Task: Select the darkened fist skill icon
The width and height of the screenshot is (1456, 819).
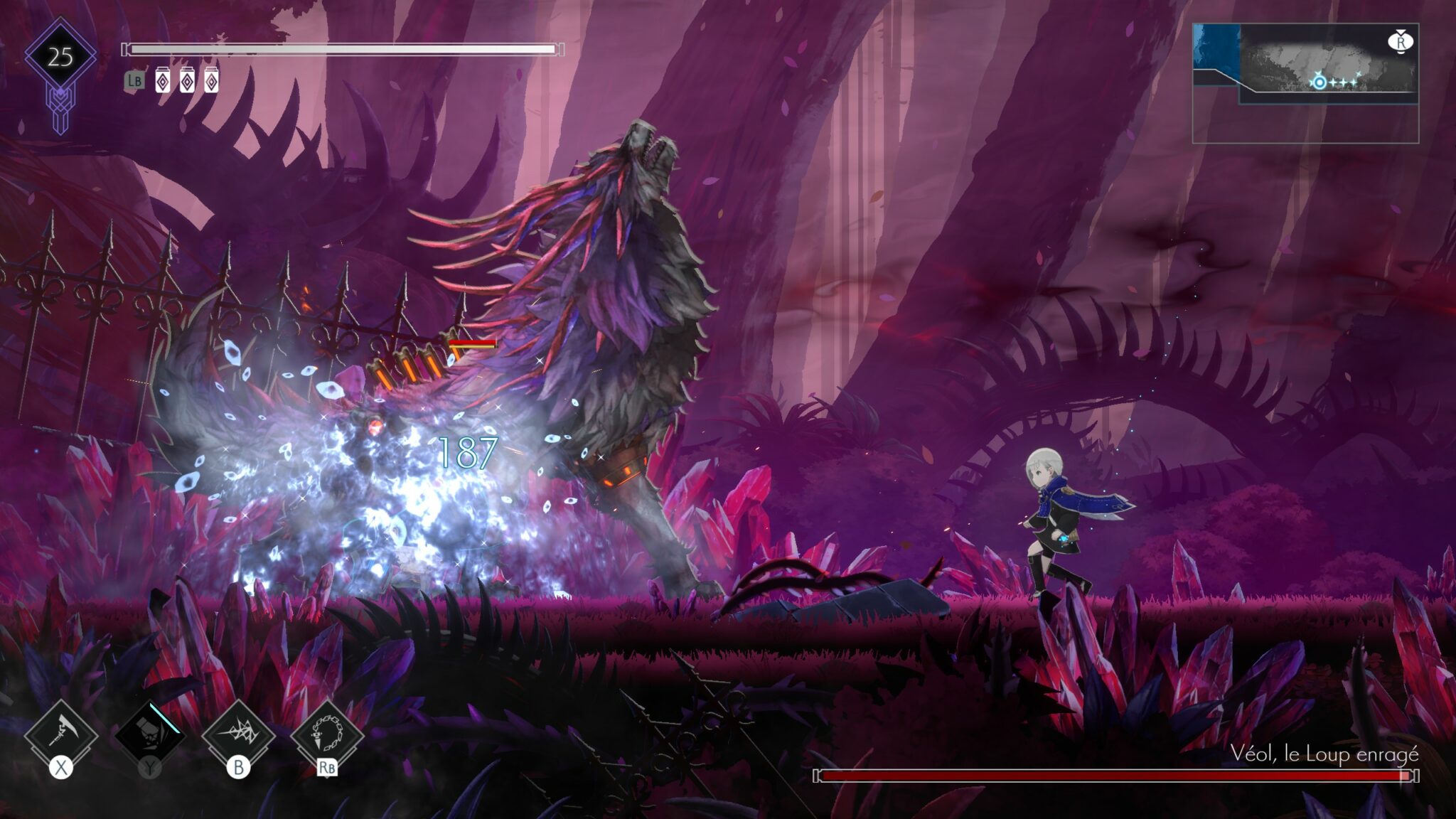Action: coord(150,733)
